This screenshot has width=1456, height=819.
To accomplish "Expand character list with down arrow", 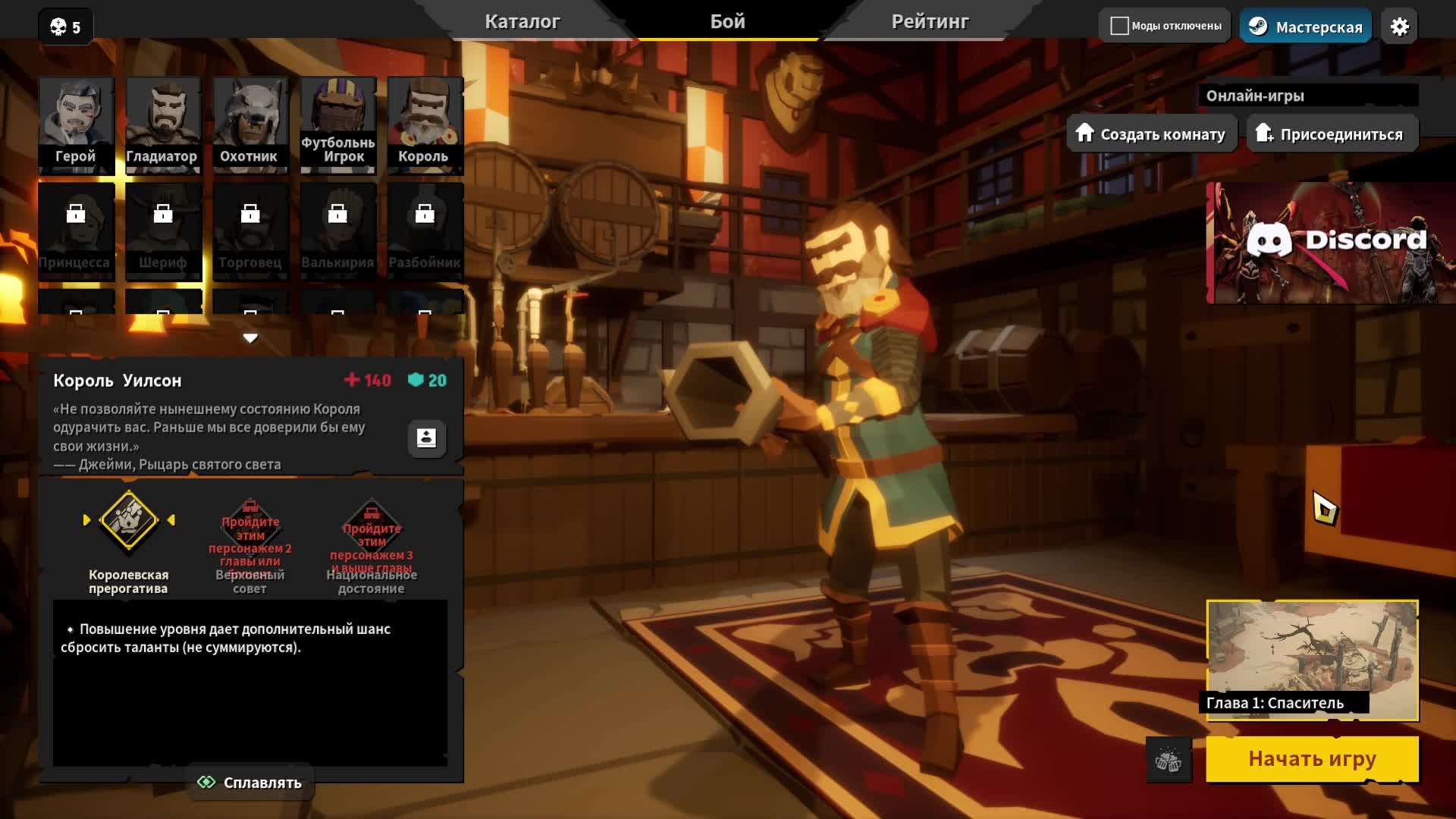I will coord(250,338).
